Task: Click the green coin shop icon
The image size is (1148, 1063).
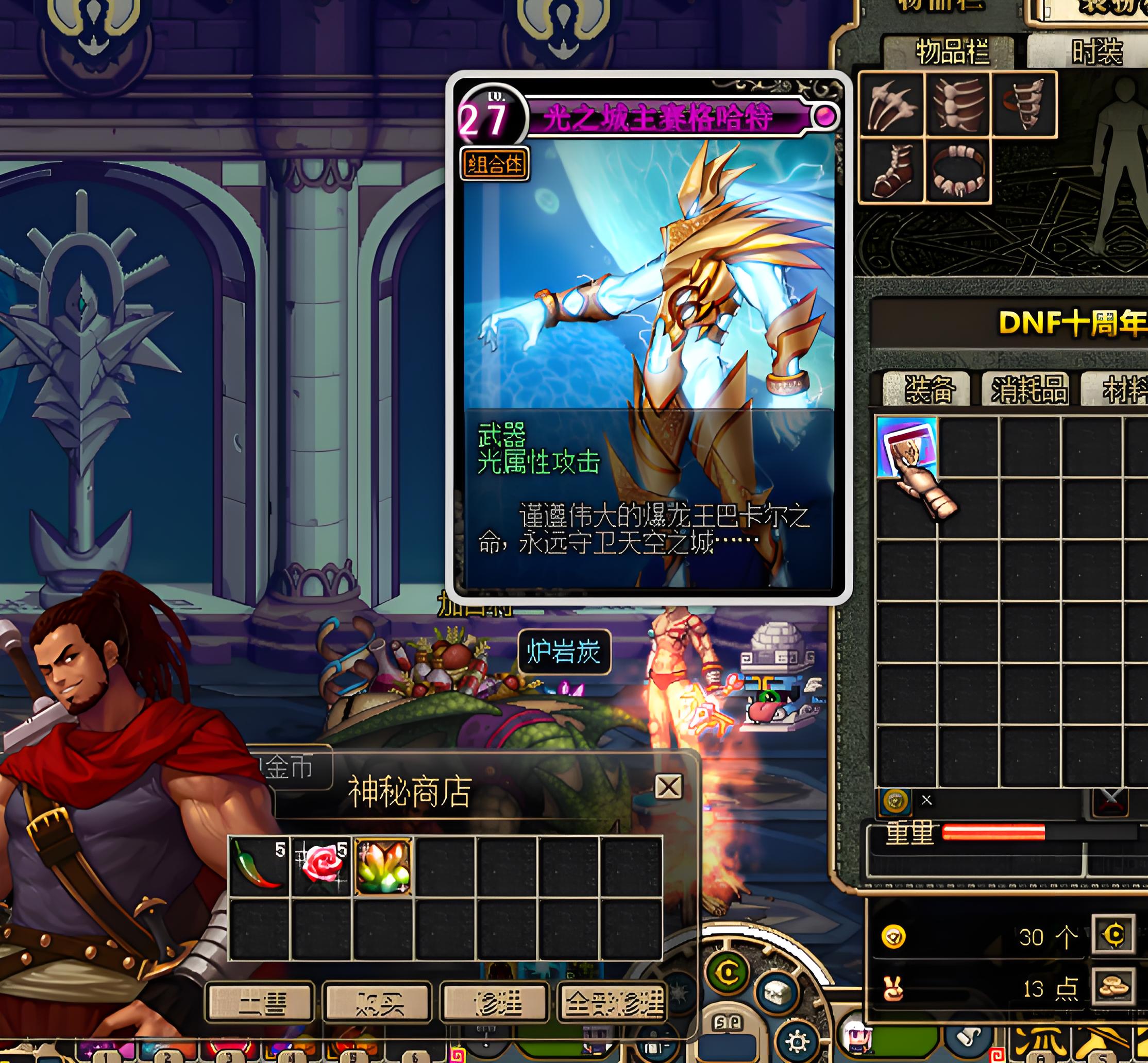Action: [x=728, y=973]
